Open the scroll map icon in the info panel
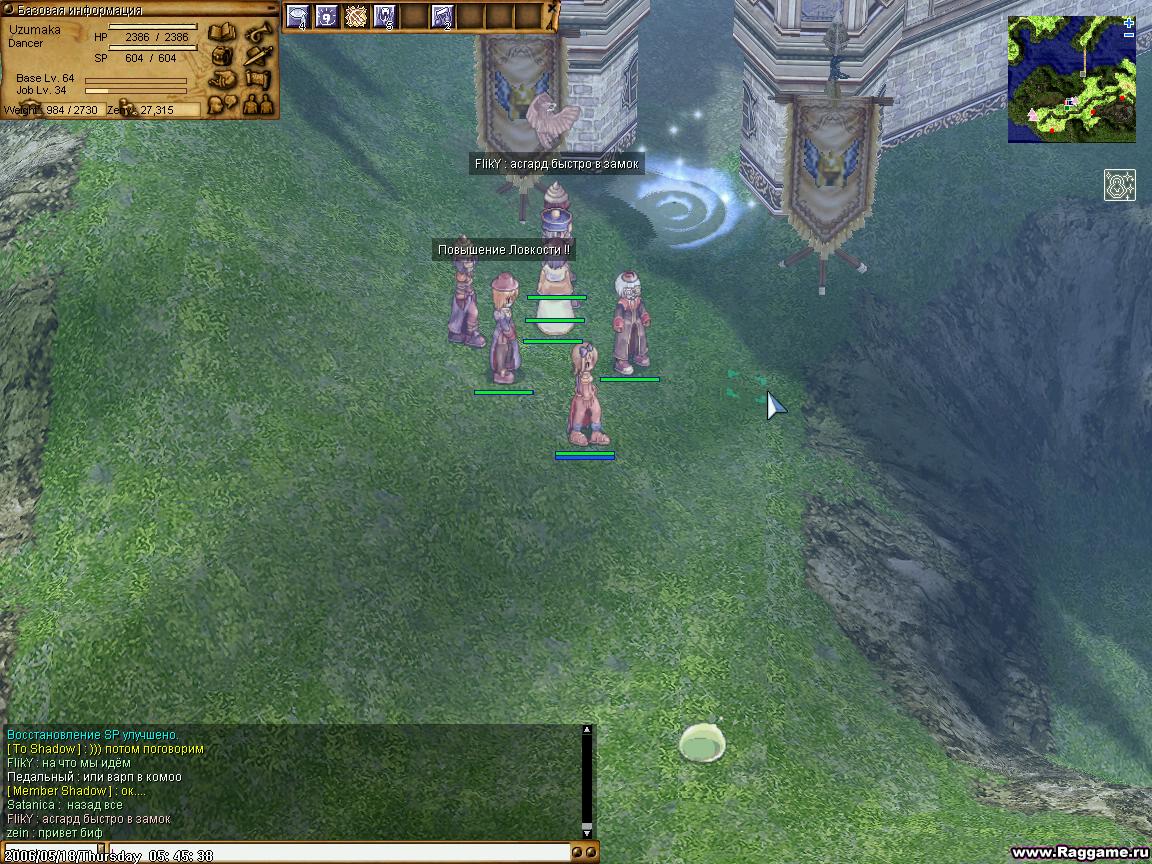 258,78
